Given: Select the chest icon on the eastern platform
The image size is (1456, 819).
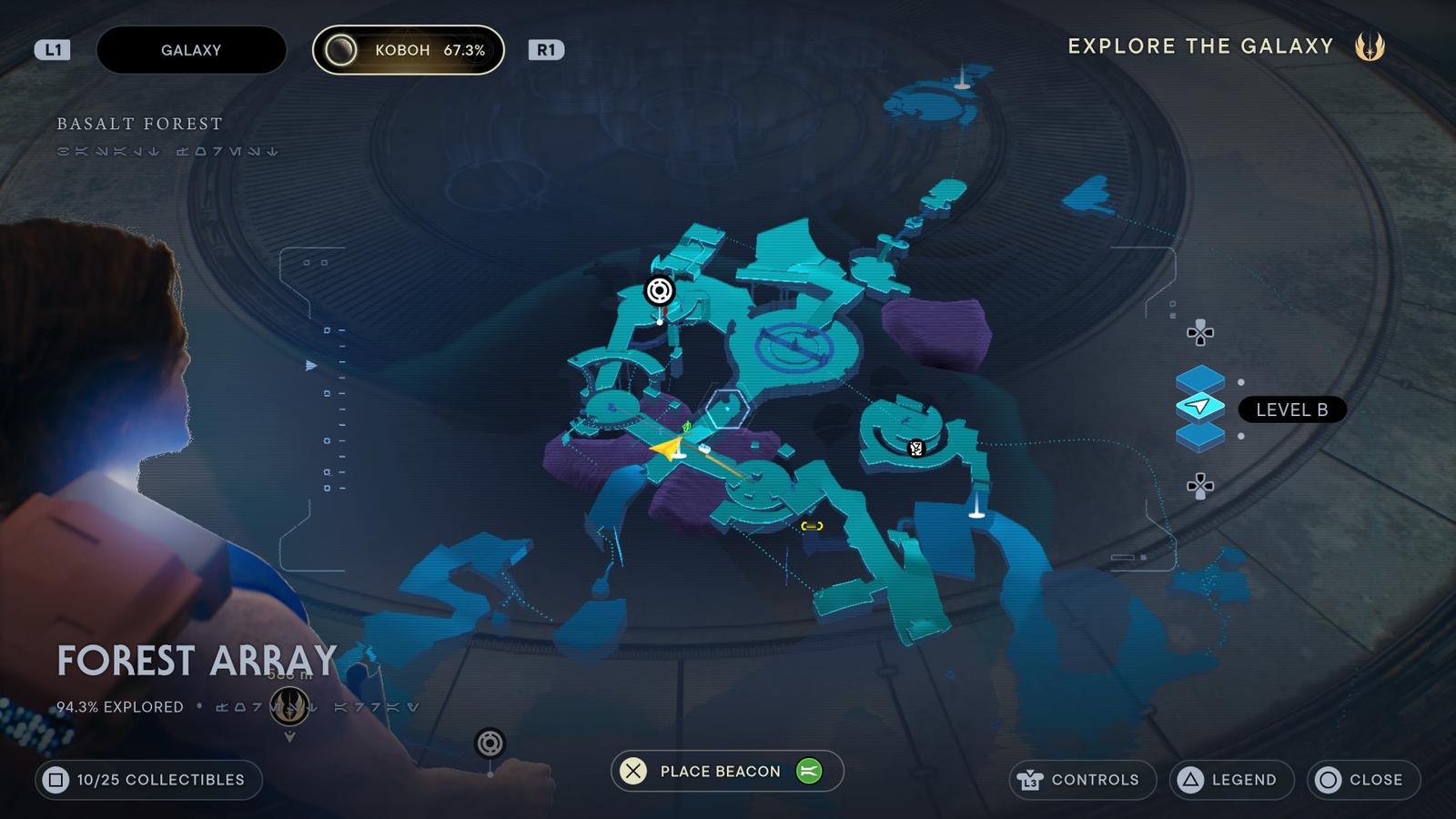Looking at the screenshot, I should click(915, 447).
